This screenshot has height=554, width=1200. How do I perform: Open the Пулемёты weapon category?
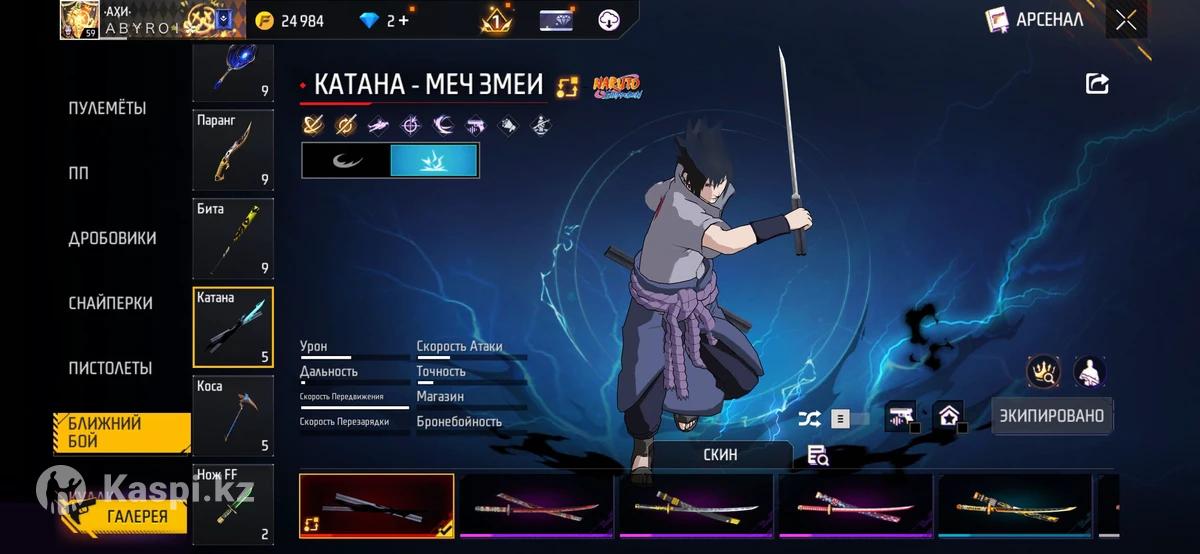(107, 108)
